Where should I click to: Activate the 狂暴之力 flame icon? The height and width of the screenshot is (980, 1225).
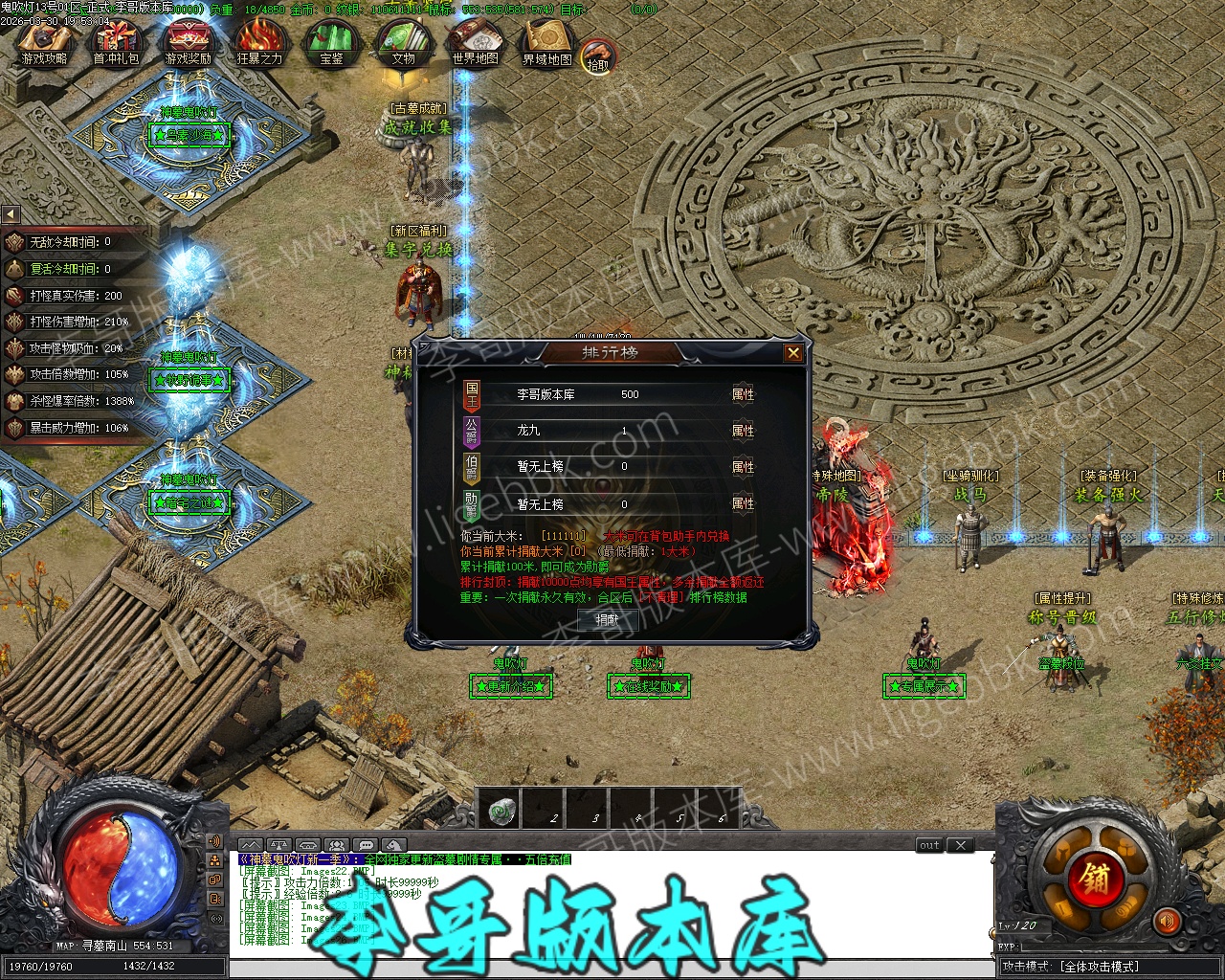point(259,42)
